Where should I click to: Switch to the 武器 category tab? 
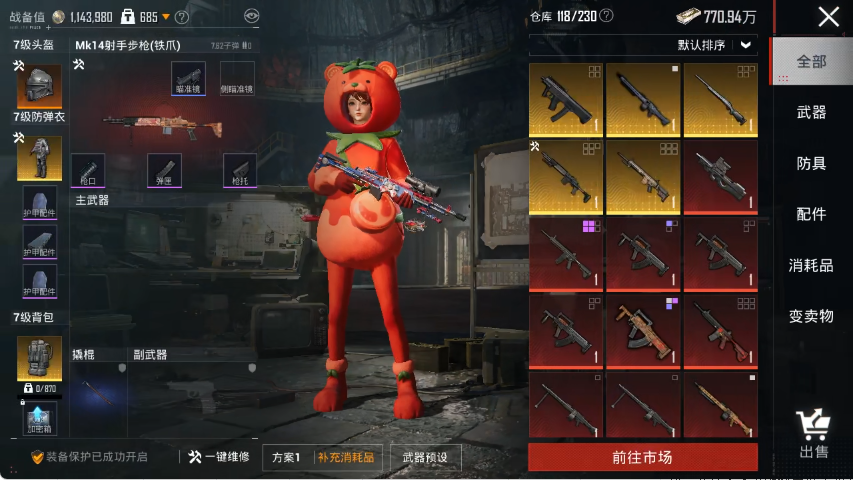[811, 112]
